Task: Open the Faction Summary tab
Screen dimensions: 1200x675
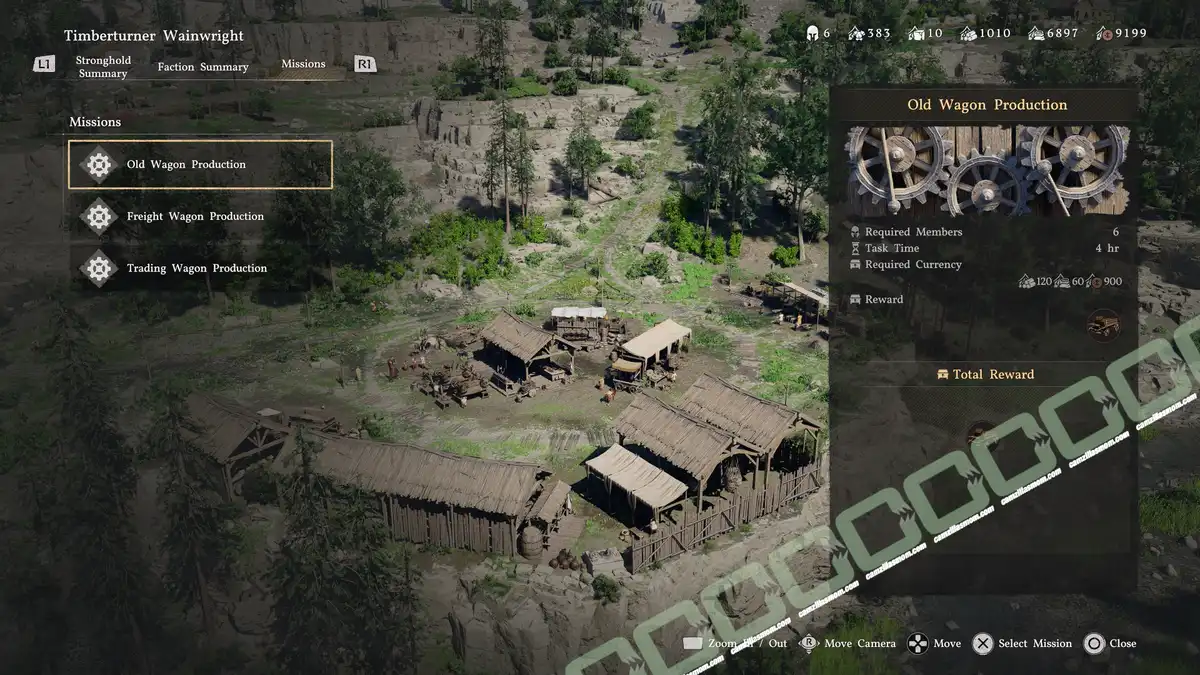Action: tap(203, 67)
